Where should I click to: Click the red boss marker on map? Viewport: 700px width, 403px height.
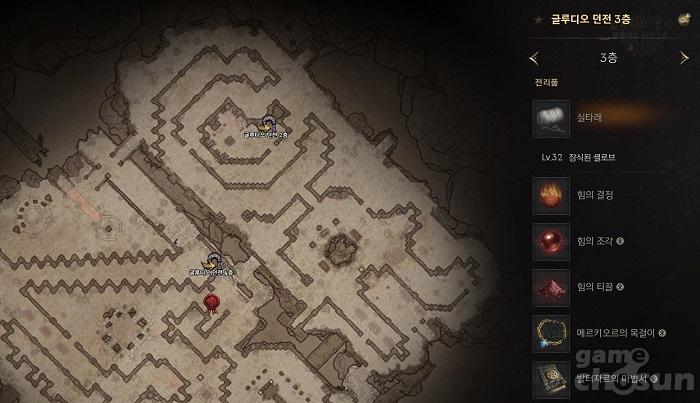[211, 300]
